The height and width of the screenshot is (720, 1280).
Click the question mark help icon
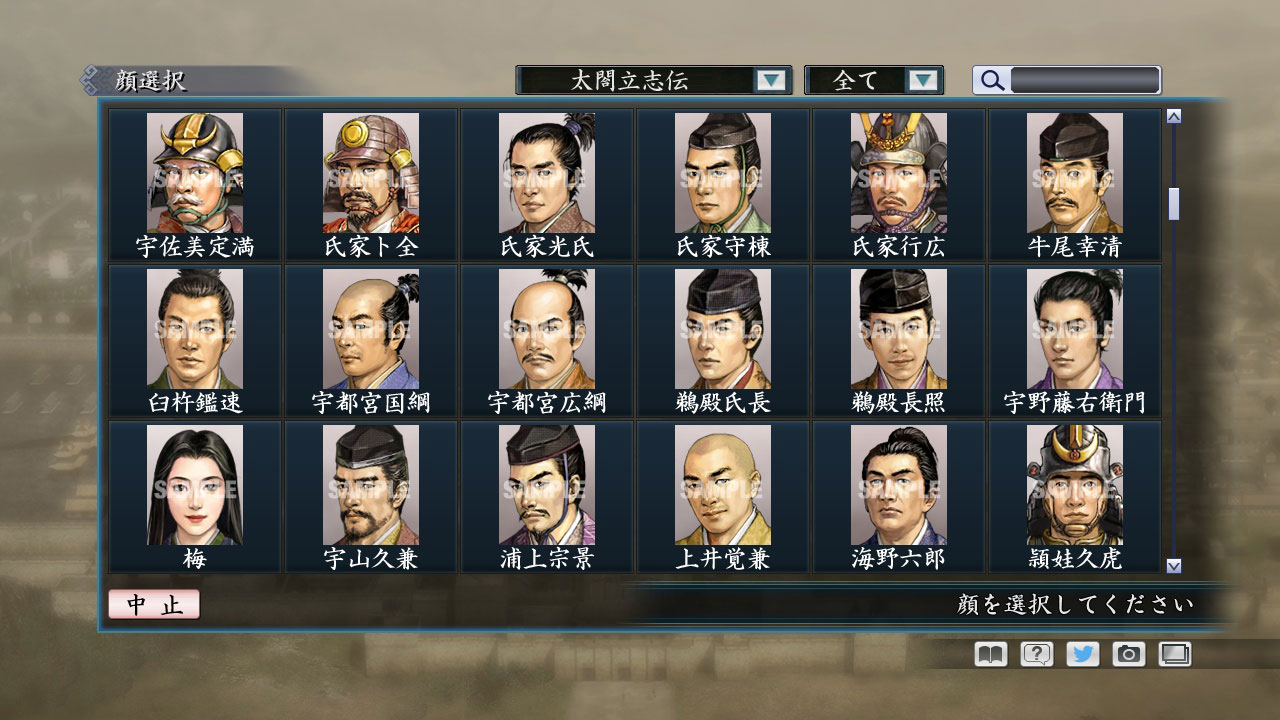pyautogui.click(x=1035, y=653)
